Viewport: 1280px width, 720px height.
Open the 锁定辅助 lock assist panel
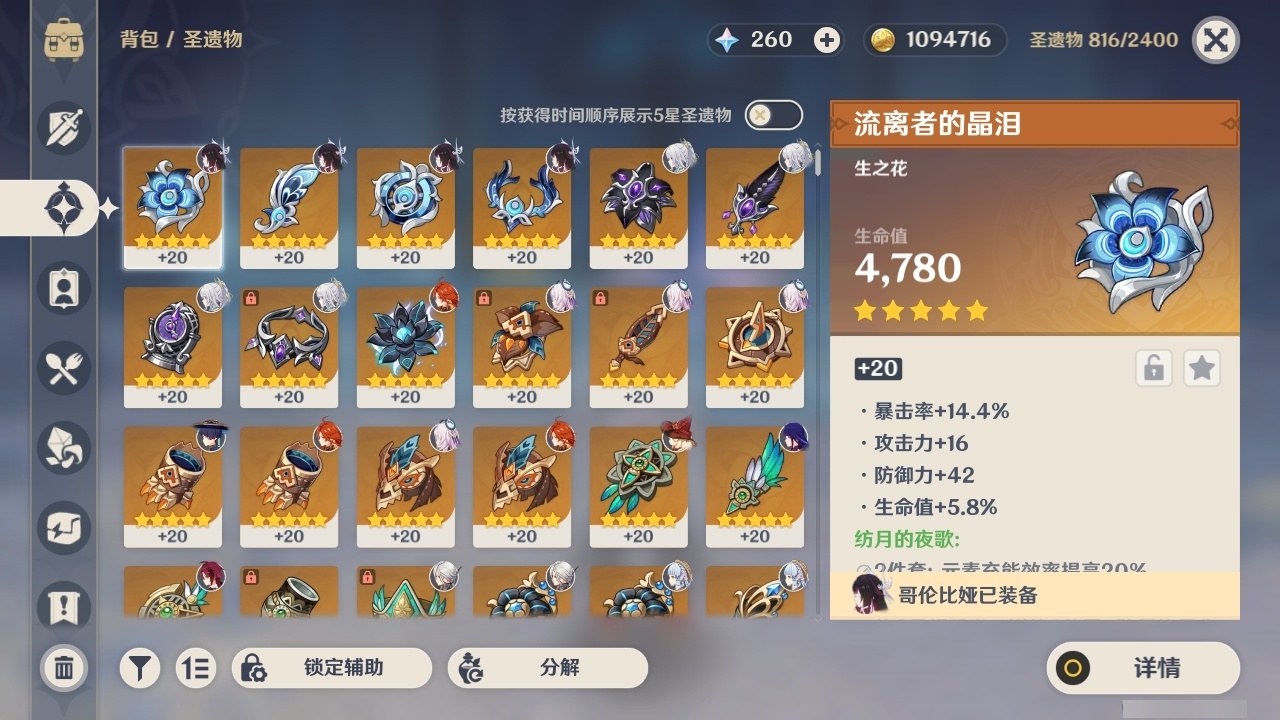point(332,668)
